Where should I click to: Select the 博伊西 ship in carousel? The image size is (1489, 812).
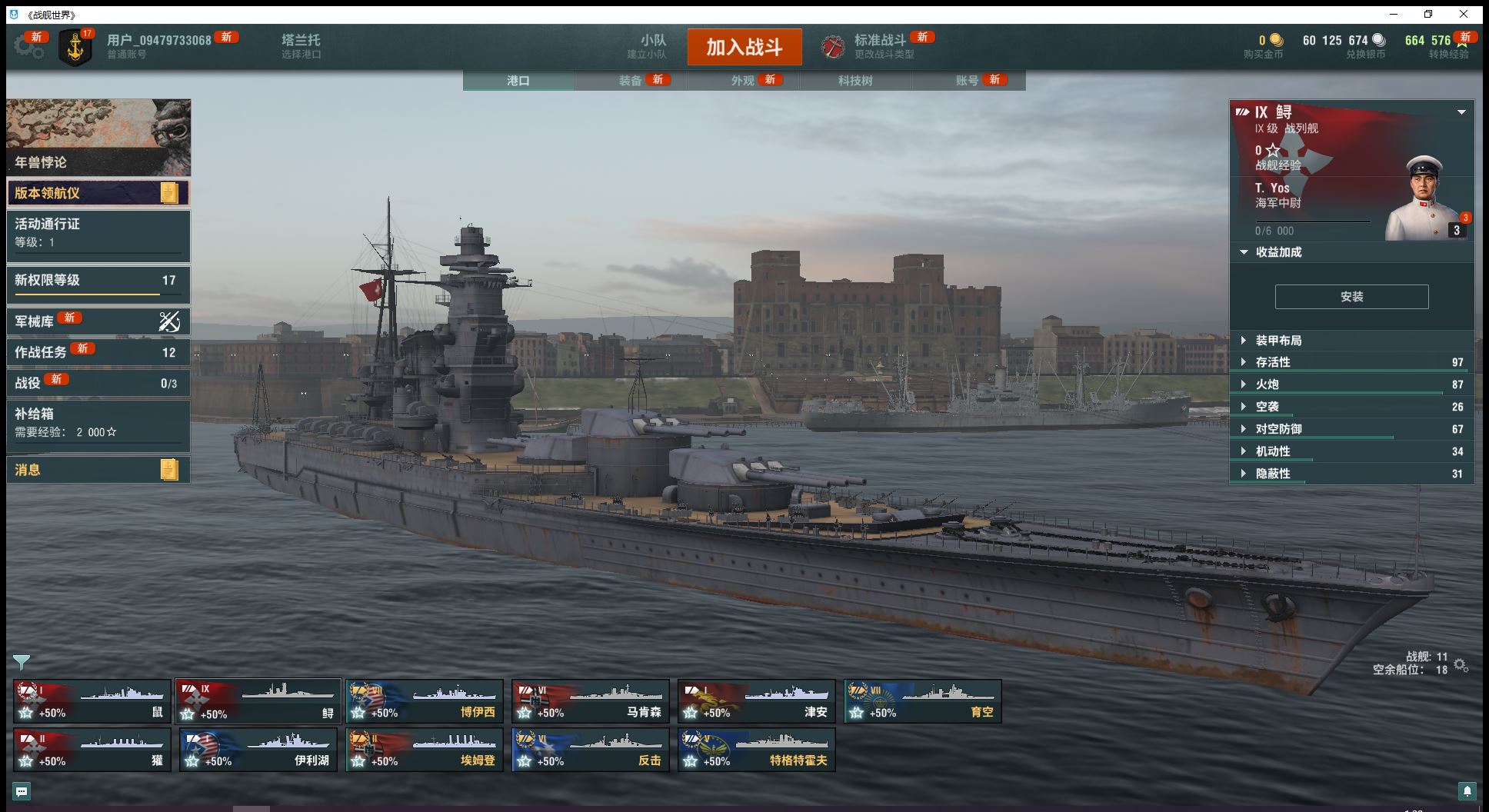click(425, 701)
